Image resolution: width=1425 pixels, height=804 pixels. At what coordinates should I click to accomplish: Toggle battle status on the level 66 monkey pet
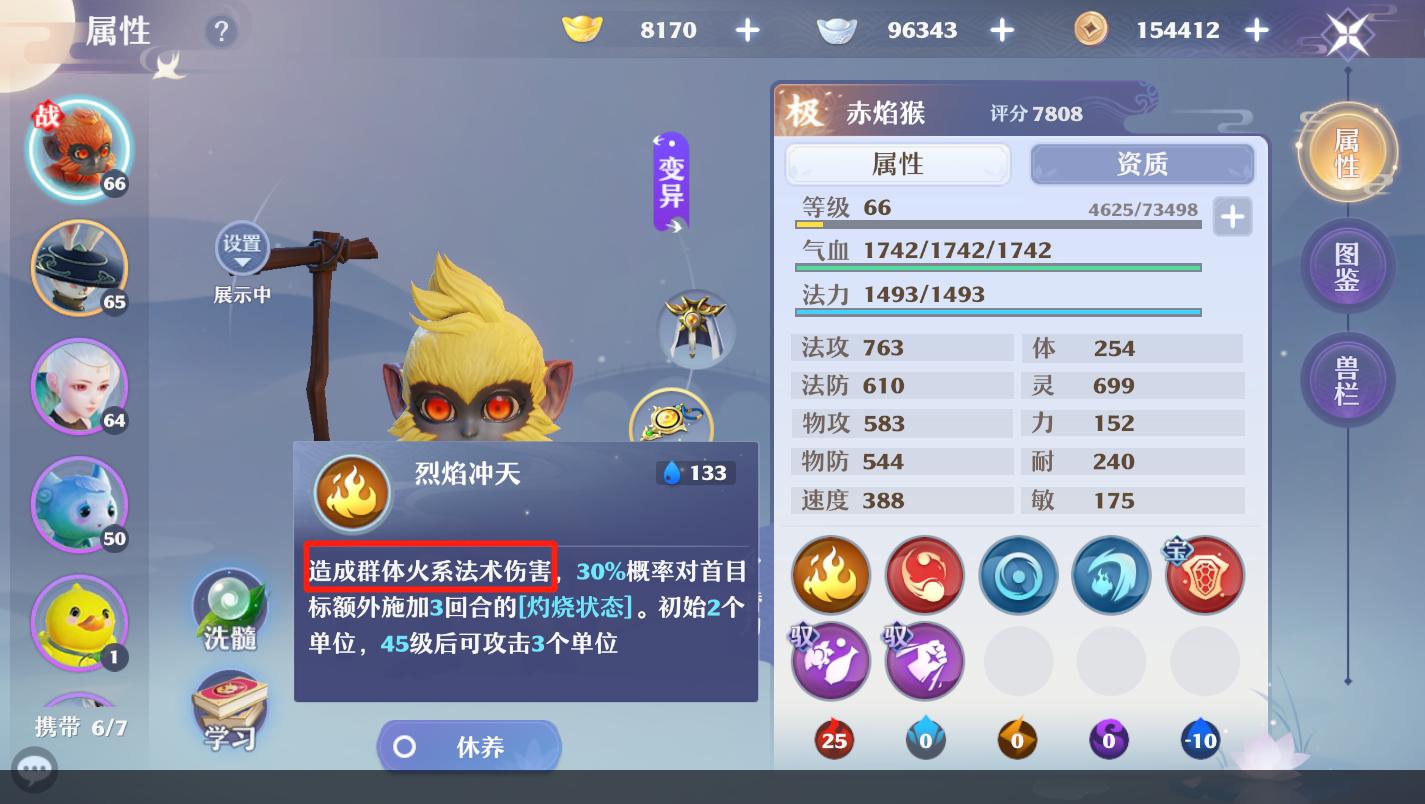point(79,148)
